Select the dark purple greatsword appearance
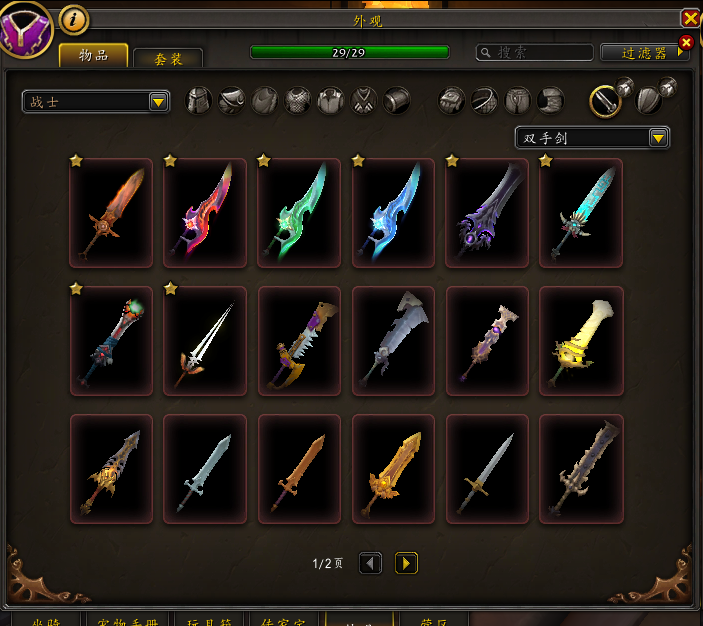 click(487, 213)
